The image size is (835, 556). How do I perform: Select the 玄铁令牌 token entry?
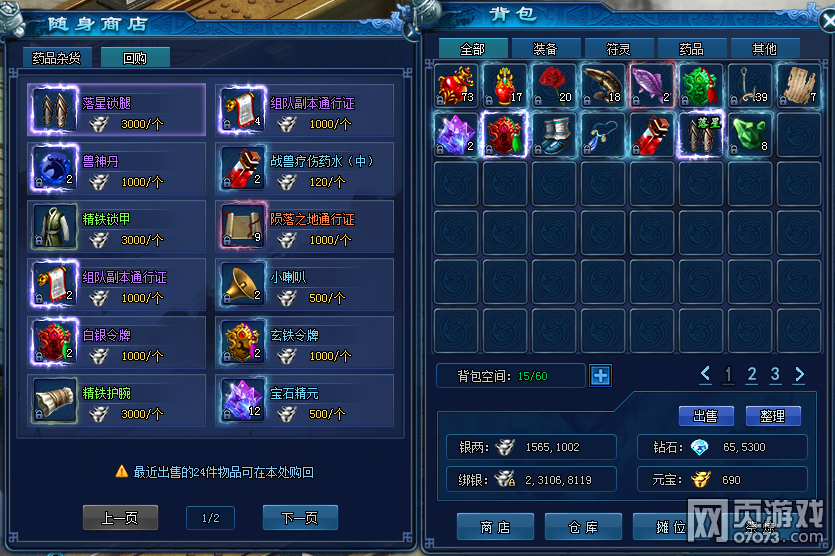(304, 343)
